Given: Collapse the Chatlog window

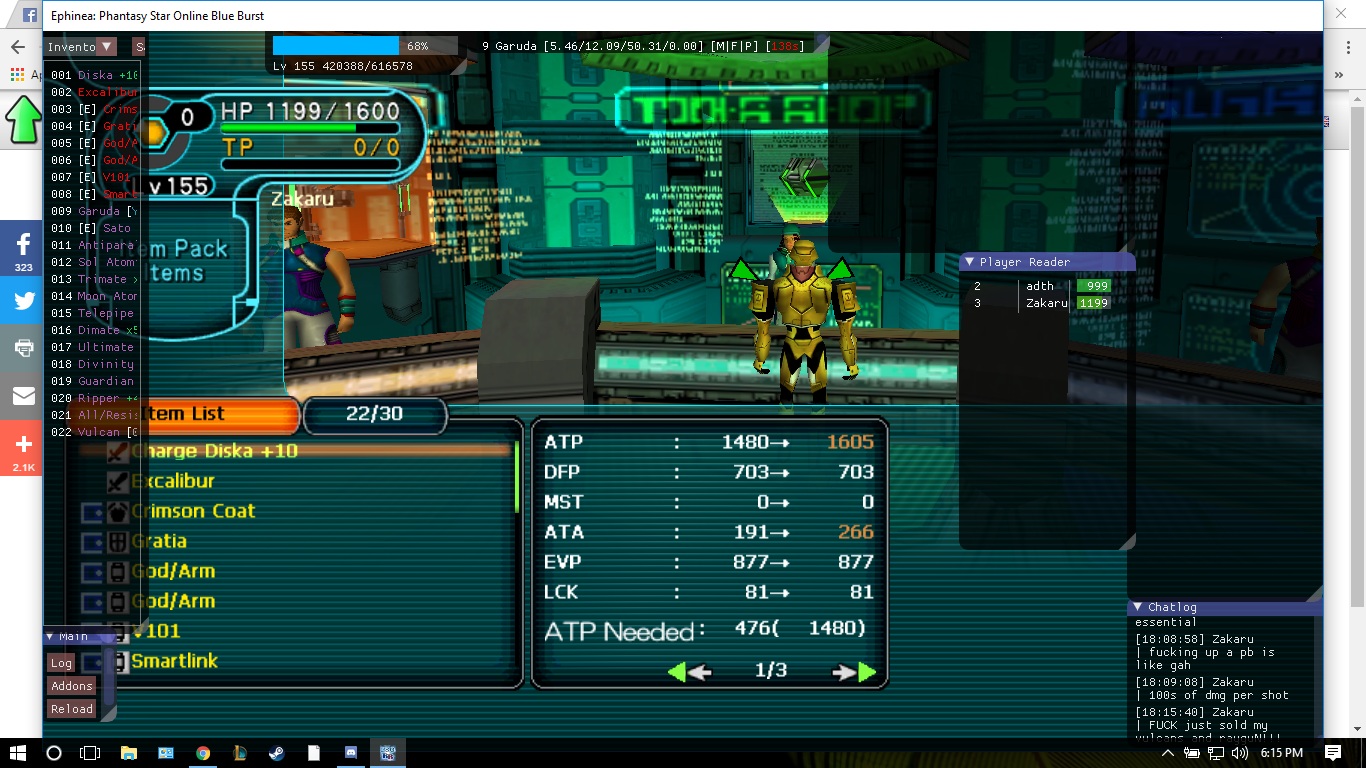Looking at the screenshot, I should pos(1137,607).
